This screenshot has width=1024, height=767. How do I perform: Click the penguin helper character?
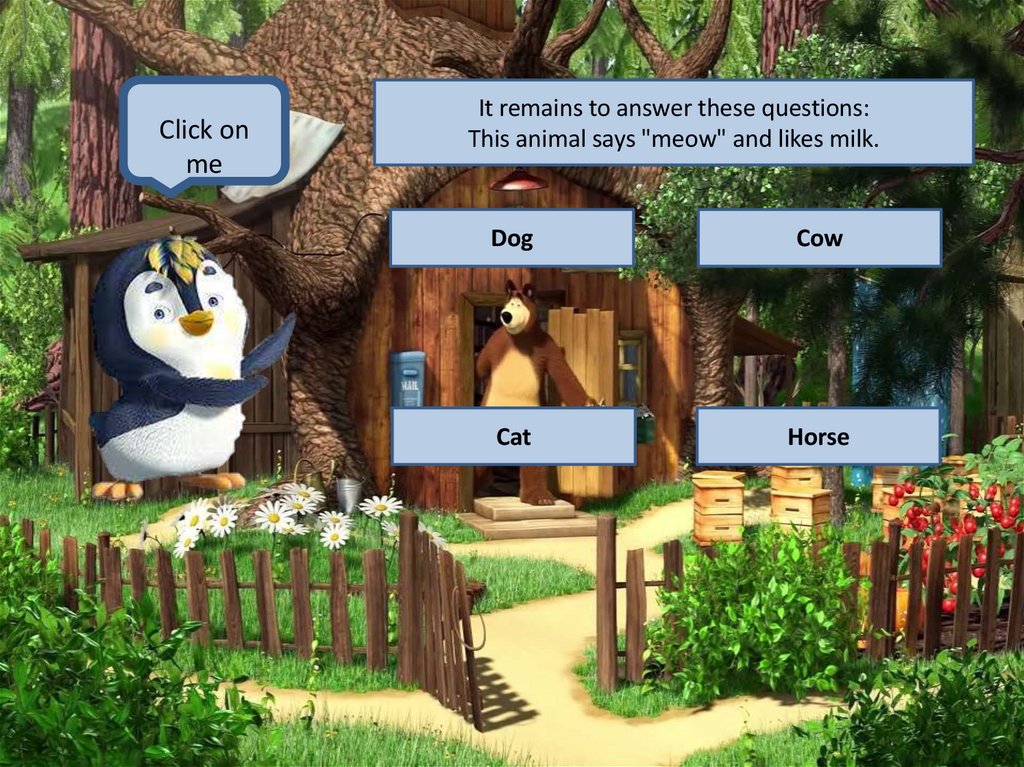[180, 370]
